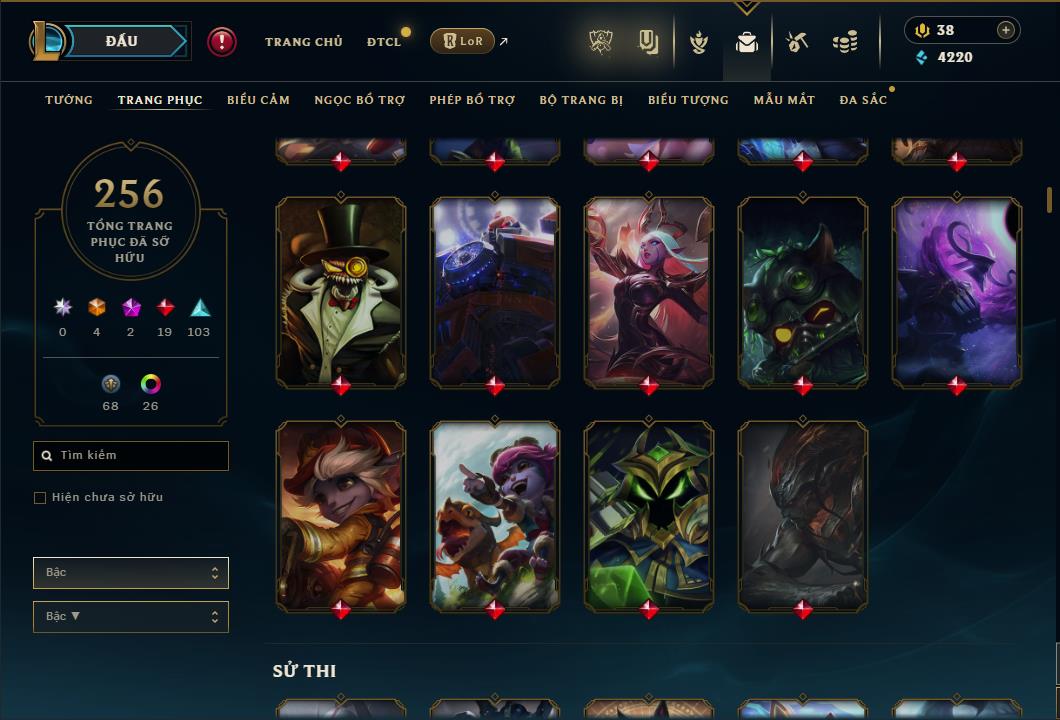Launch the LoR link button
The image size is (1060, 720).
462,41
